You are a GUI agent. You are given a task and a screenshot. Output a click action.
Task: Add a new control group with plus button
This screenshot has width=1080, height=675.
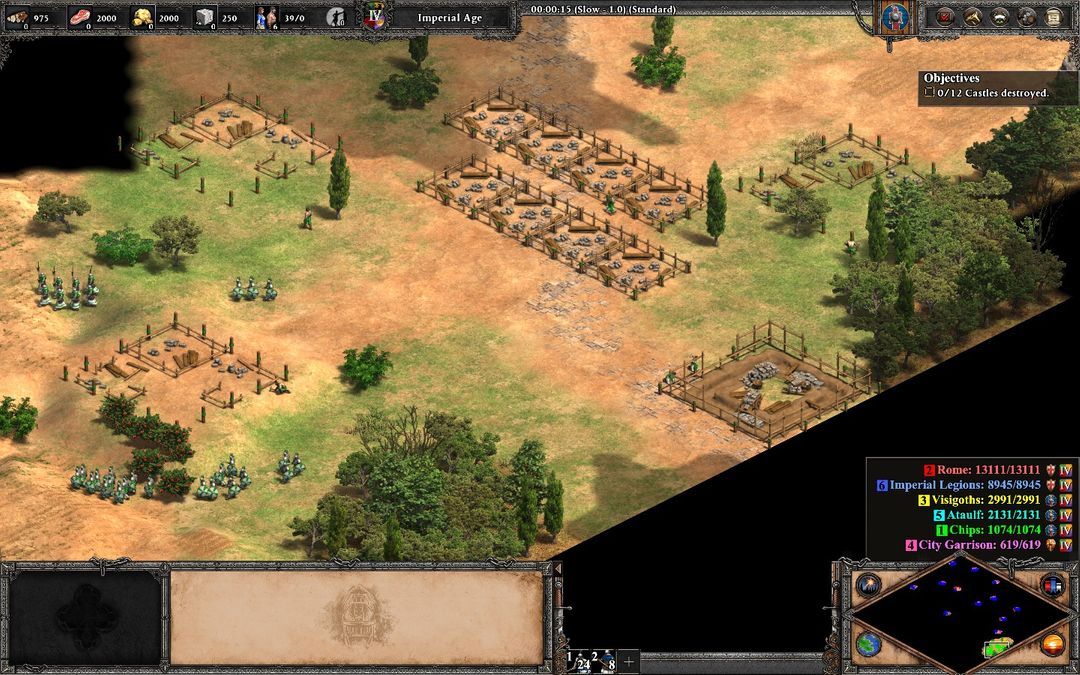[629, 661]
